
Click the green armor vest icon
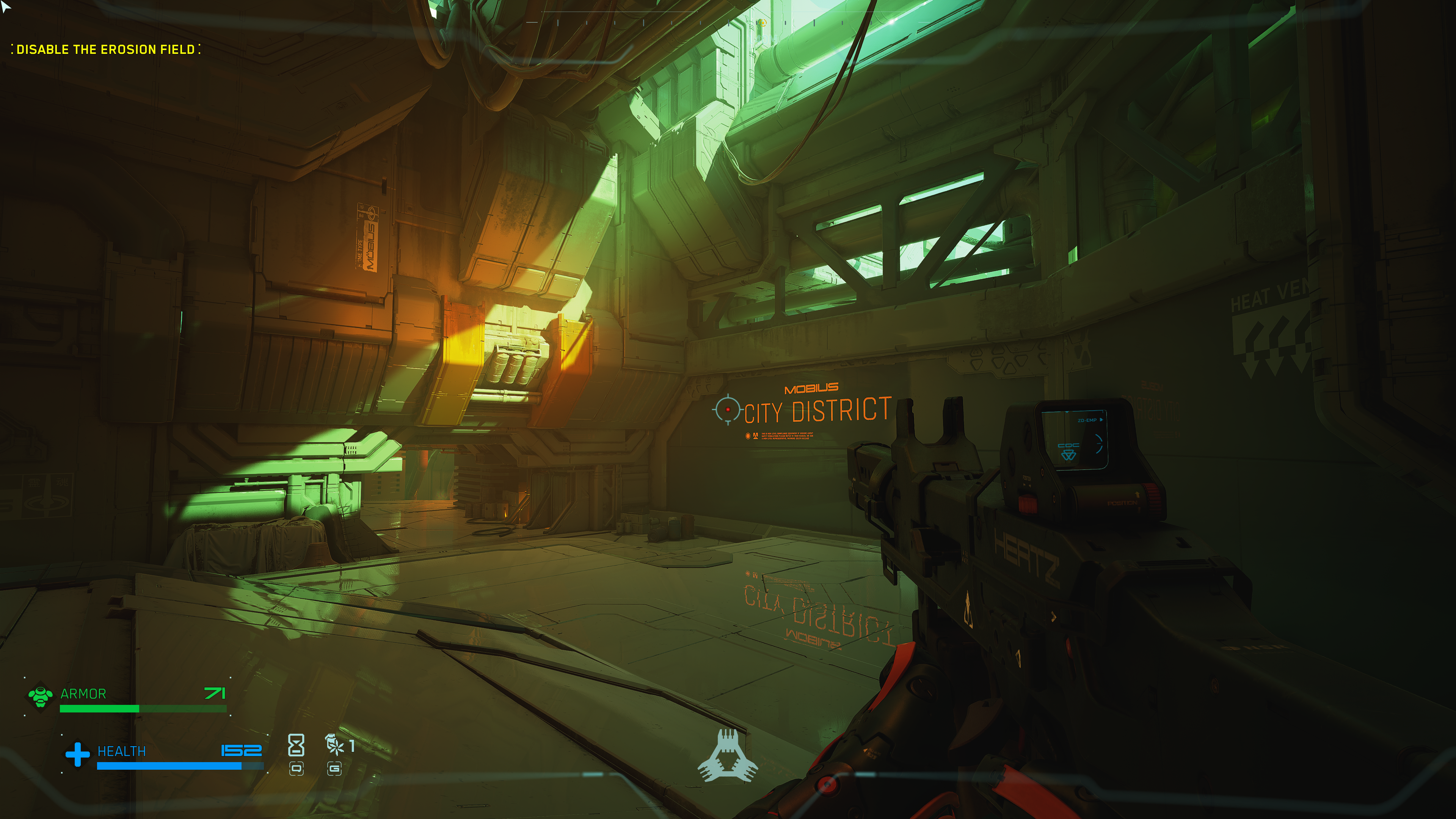click(x=40, y=697)
